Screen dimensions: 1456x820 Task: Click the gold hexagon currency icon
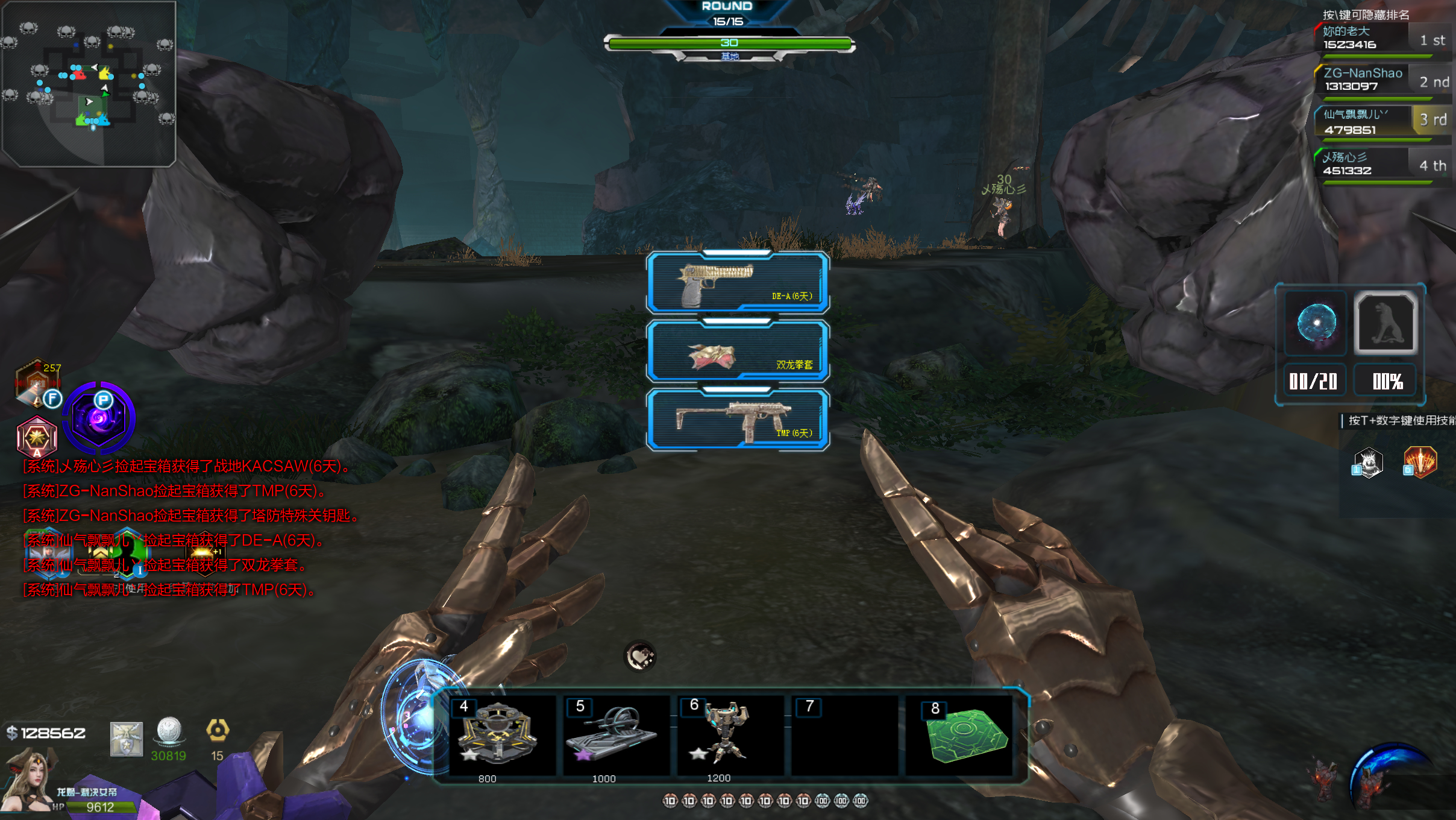218,731
